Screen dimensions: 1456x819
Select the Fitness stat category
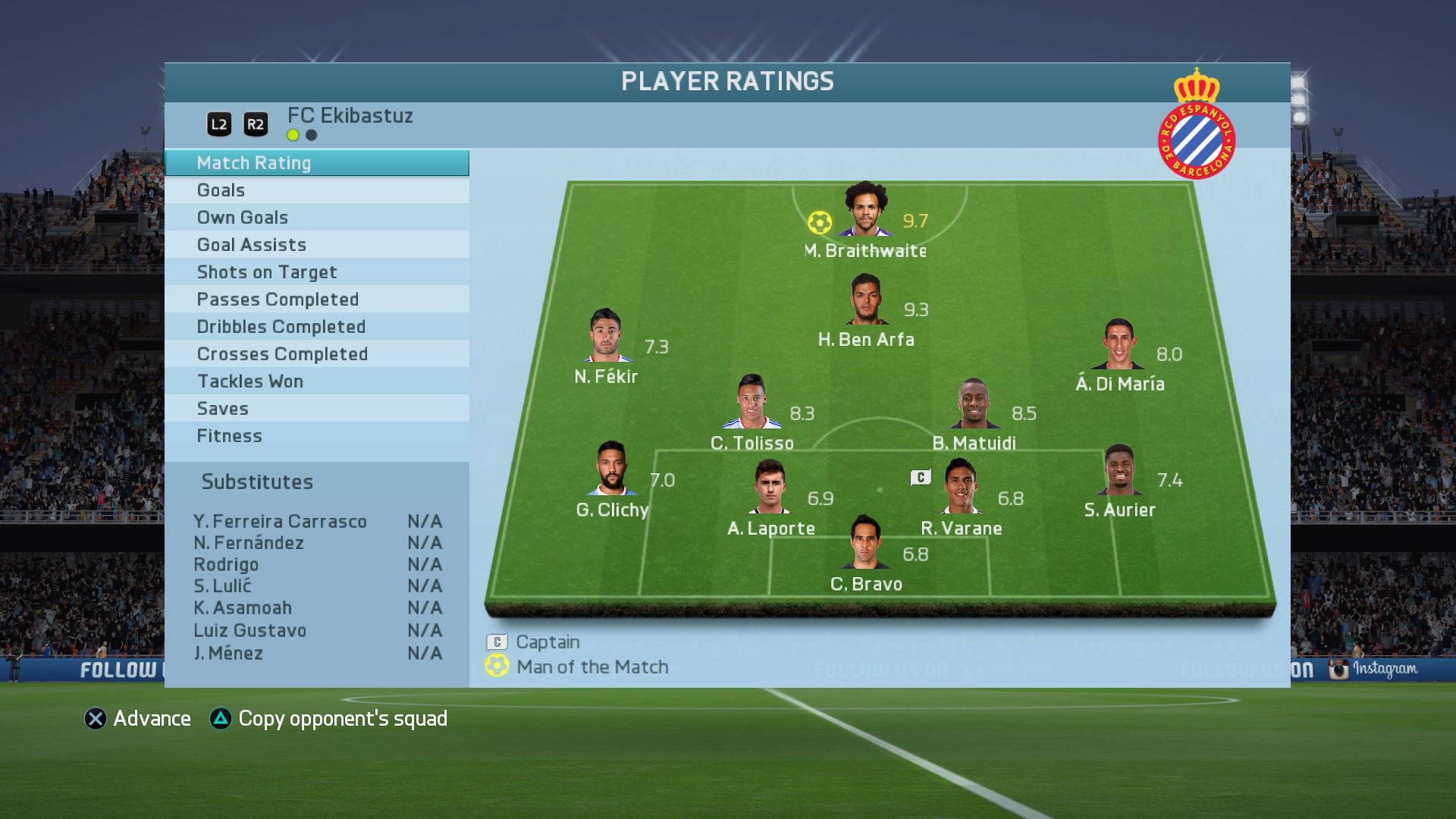tap(316, 436)
